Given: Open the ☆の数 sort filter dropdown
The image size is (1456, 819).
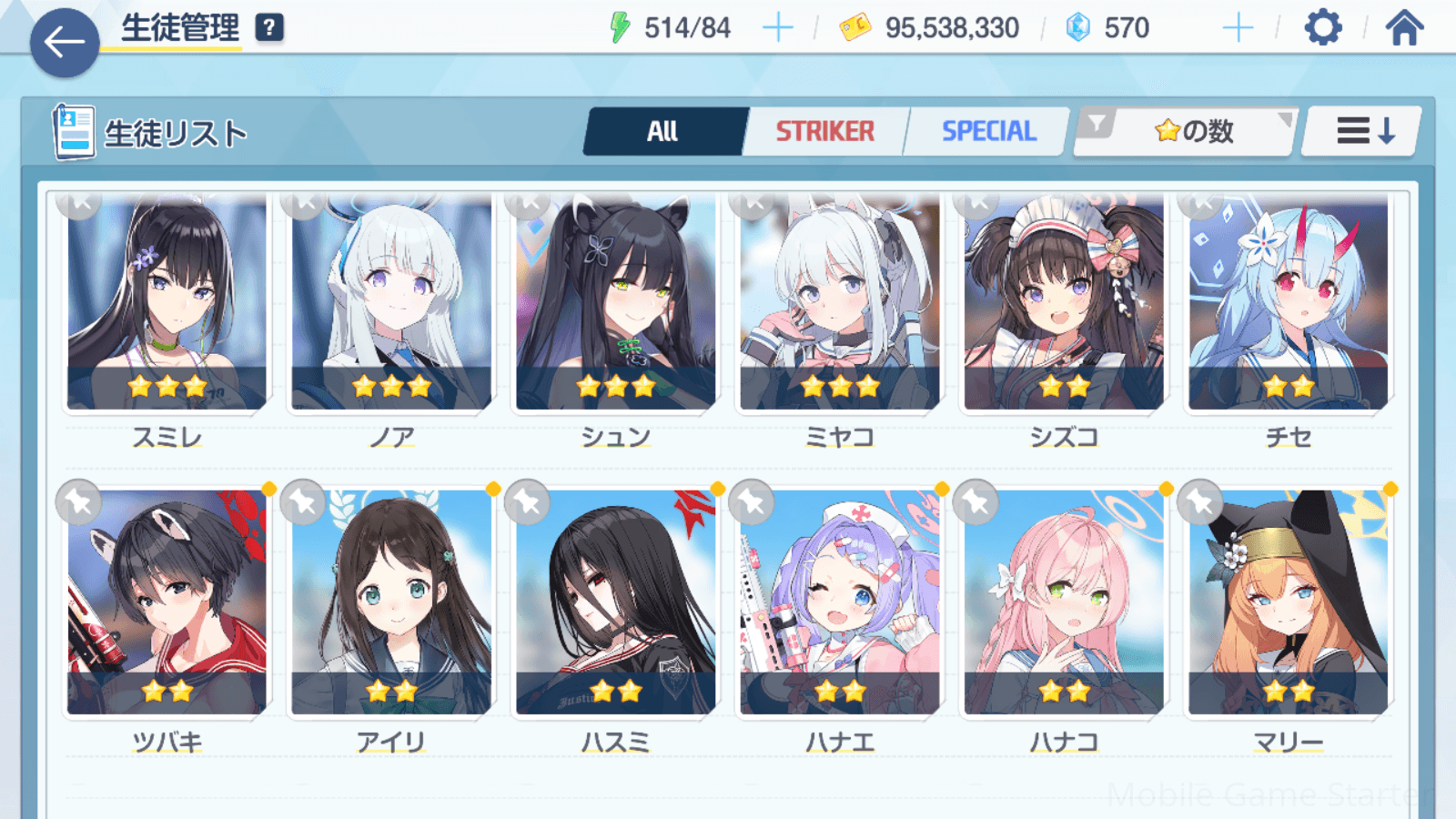Looking at the screenshot, I should (1187, 132).
